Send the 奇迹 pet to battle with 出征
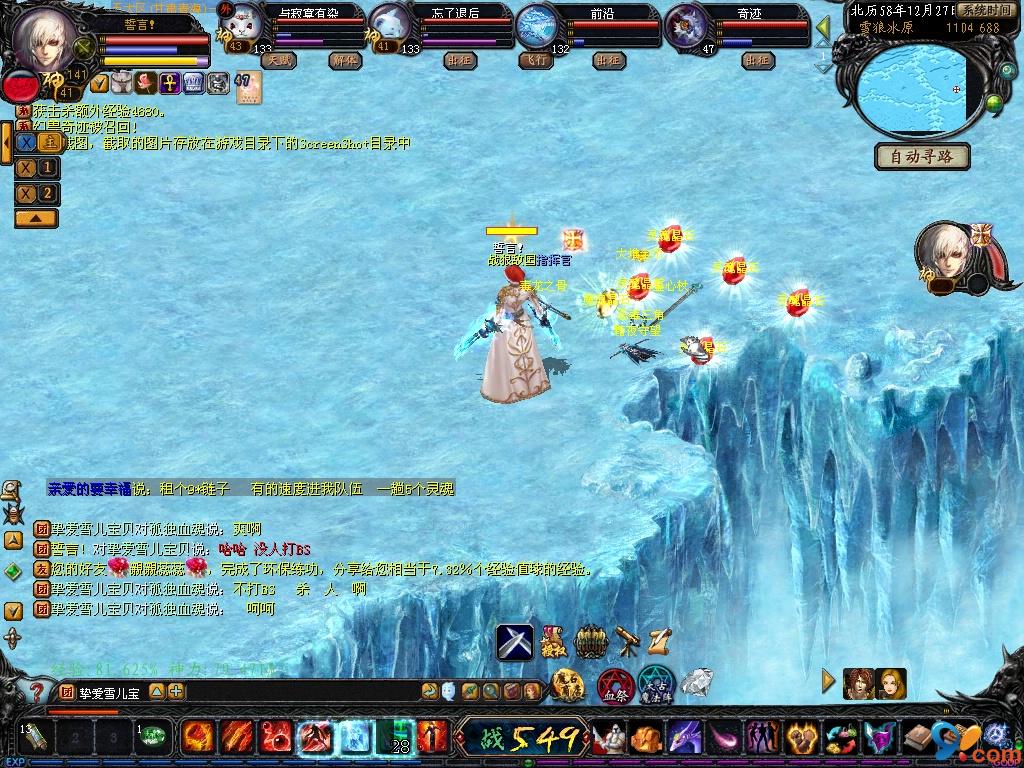This screenshot has width=1024, height=768. point(759,60)
